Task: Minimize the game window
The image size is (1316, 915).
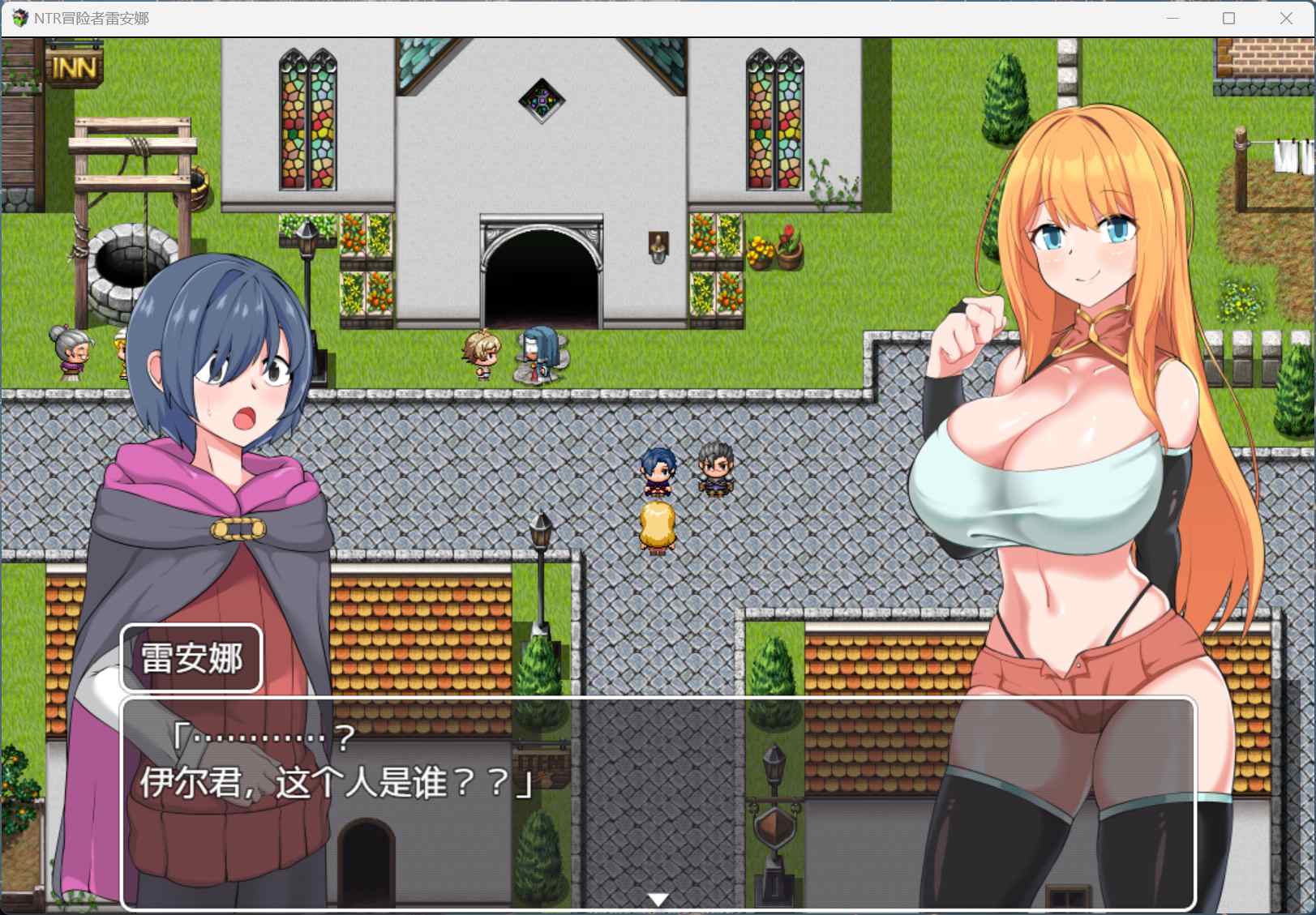Action: [1171, 17]
